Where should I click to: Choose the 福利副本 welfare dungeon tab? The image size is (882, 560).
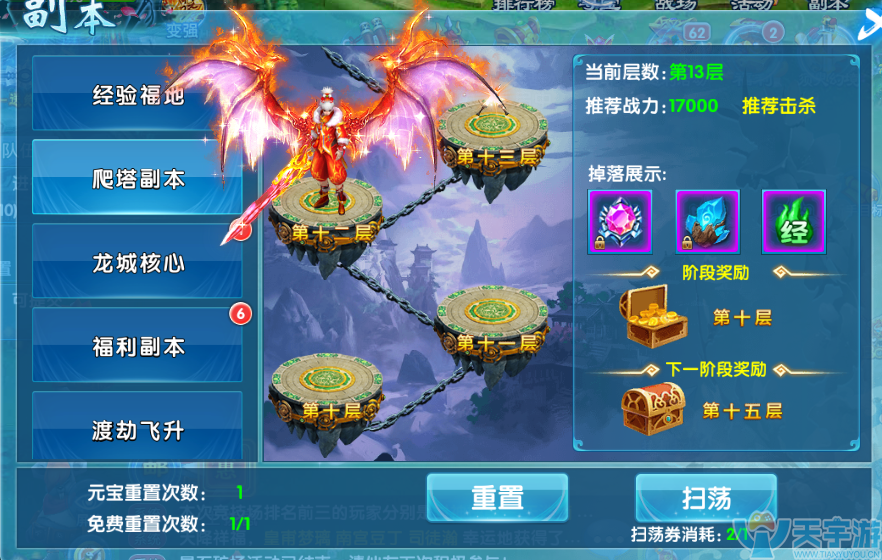pos(138,347)
